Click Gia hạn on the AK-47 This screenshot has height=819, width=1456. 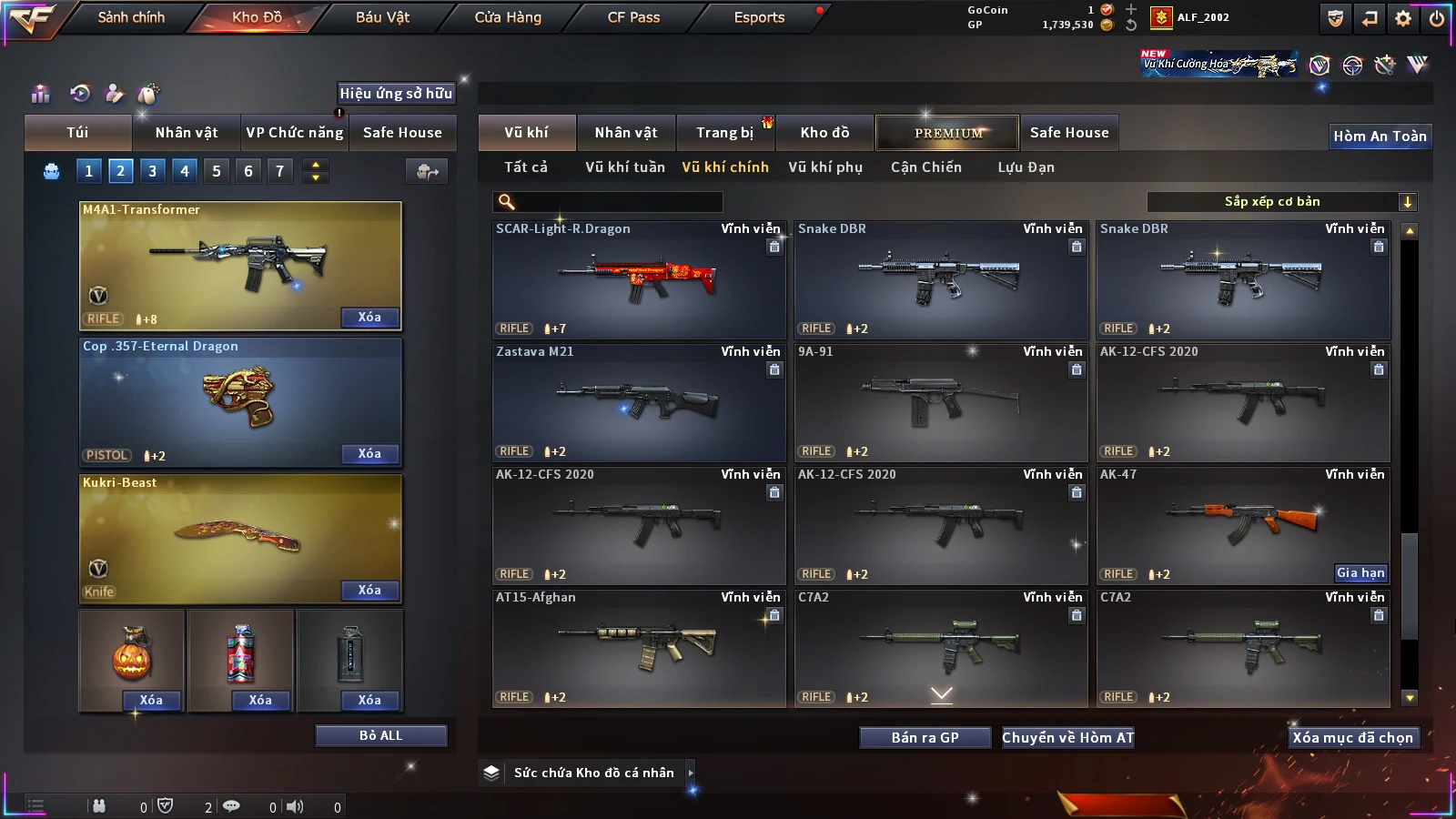pyautogui.click(x=1360, y=572)
